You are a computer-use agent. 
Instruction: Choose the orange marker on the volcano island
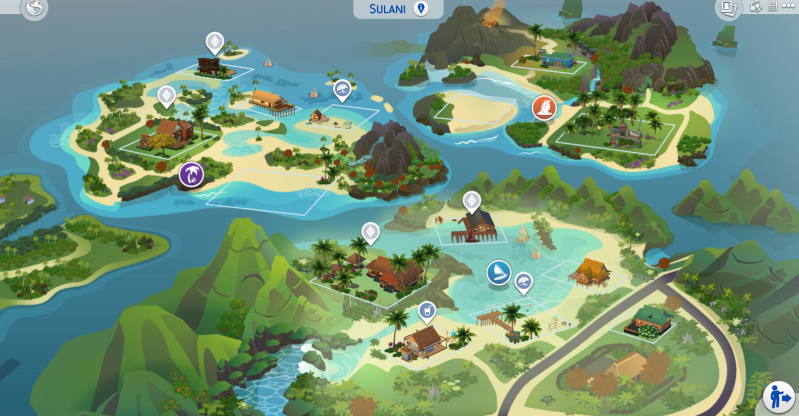(x=543, y=108)
